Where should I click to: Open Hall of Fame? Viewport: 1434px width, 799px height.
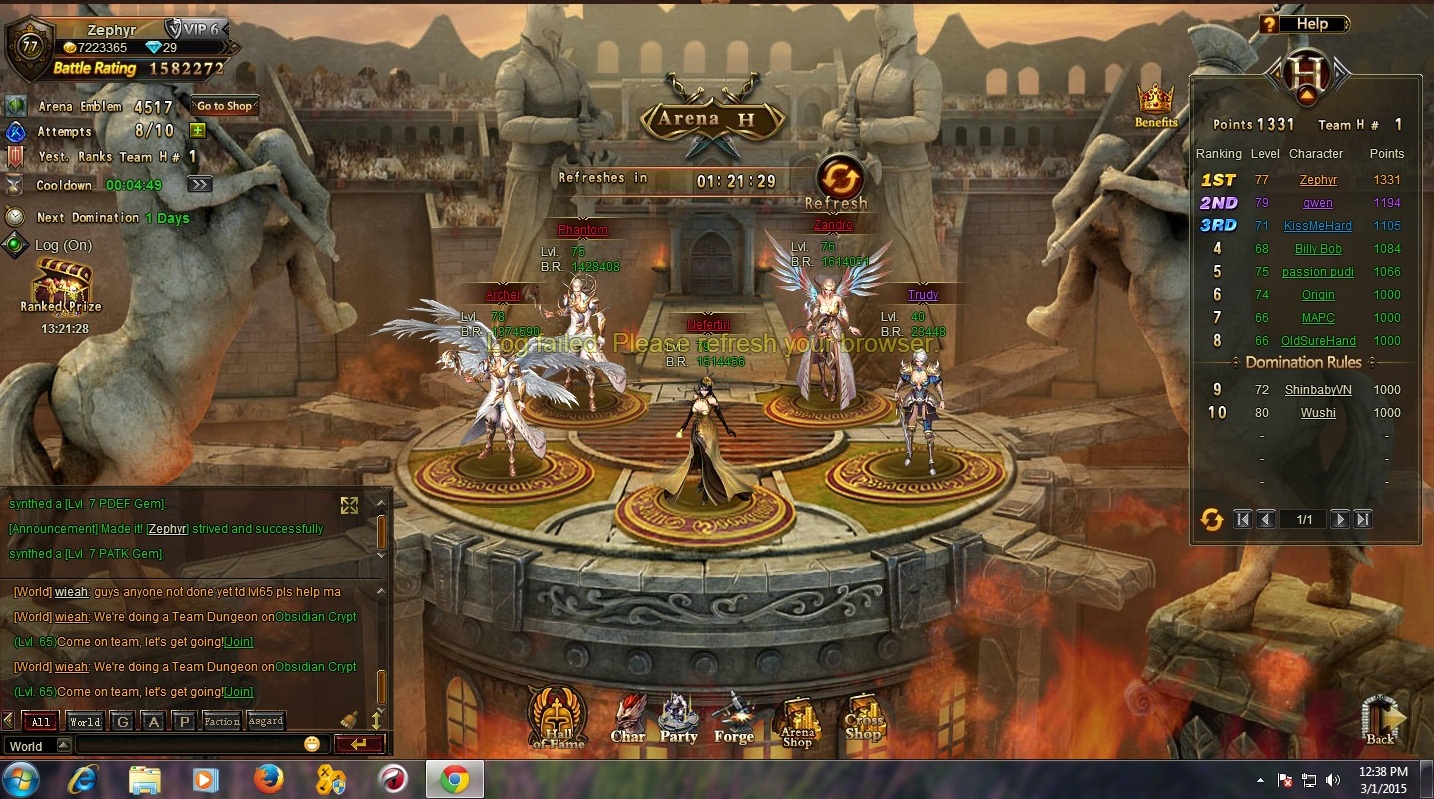coord(557,716)
